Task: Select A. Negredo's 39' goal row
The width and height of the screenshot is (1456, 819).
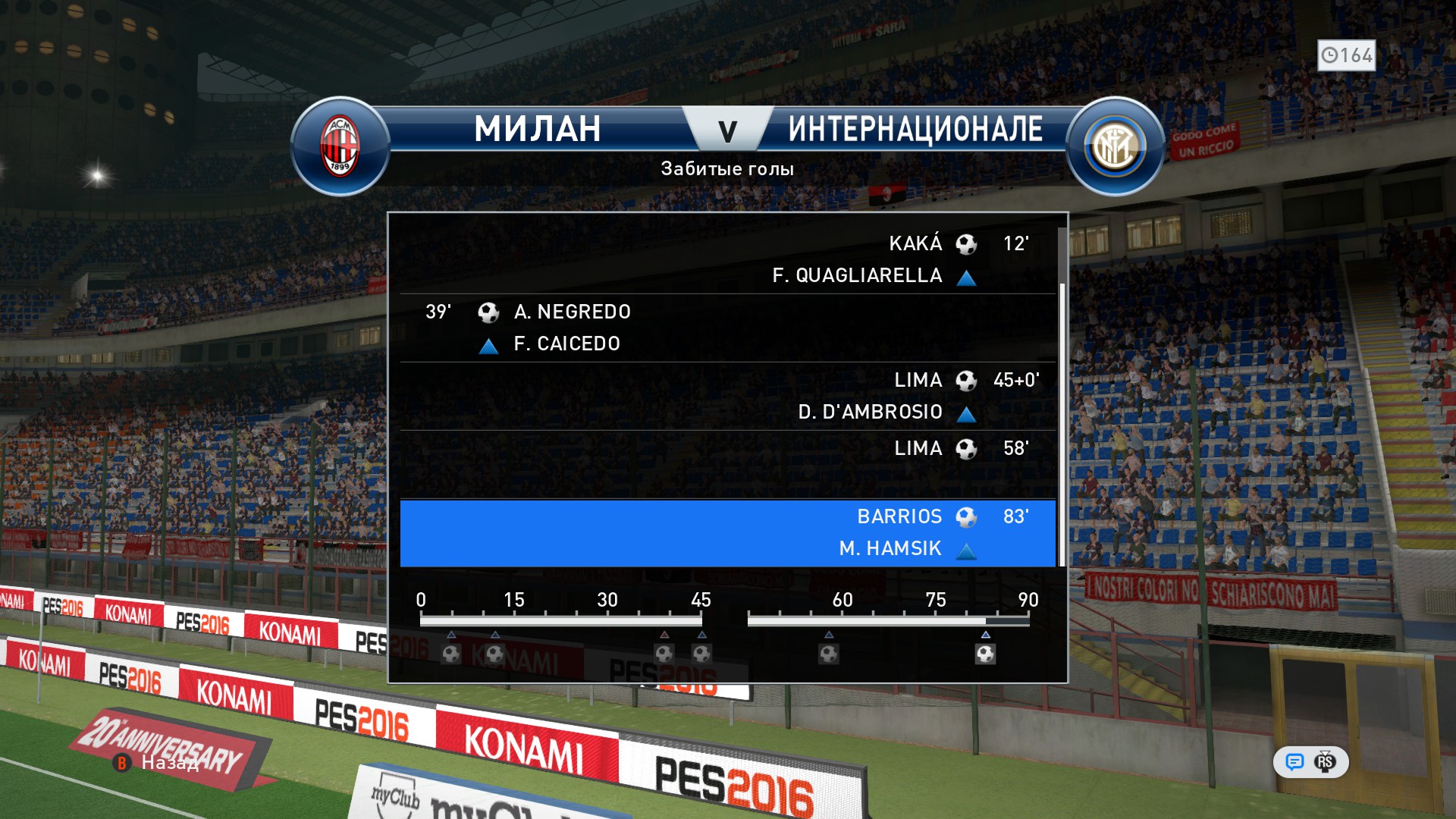Action: pos(728,328)
